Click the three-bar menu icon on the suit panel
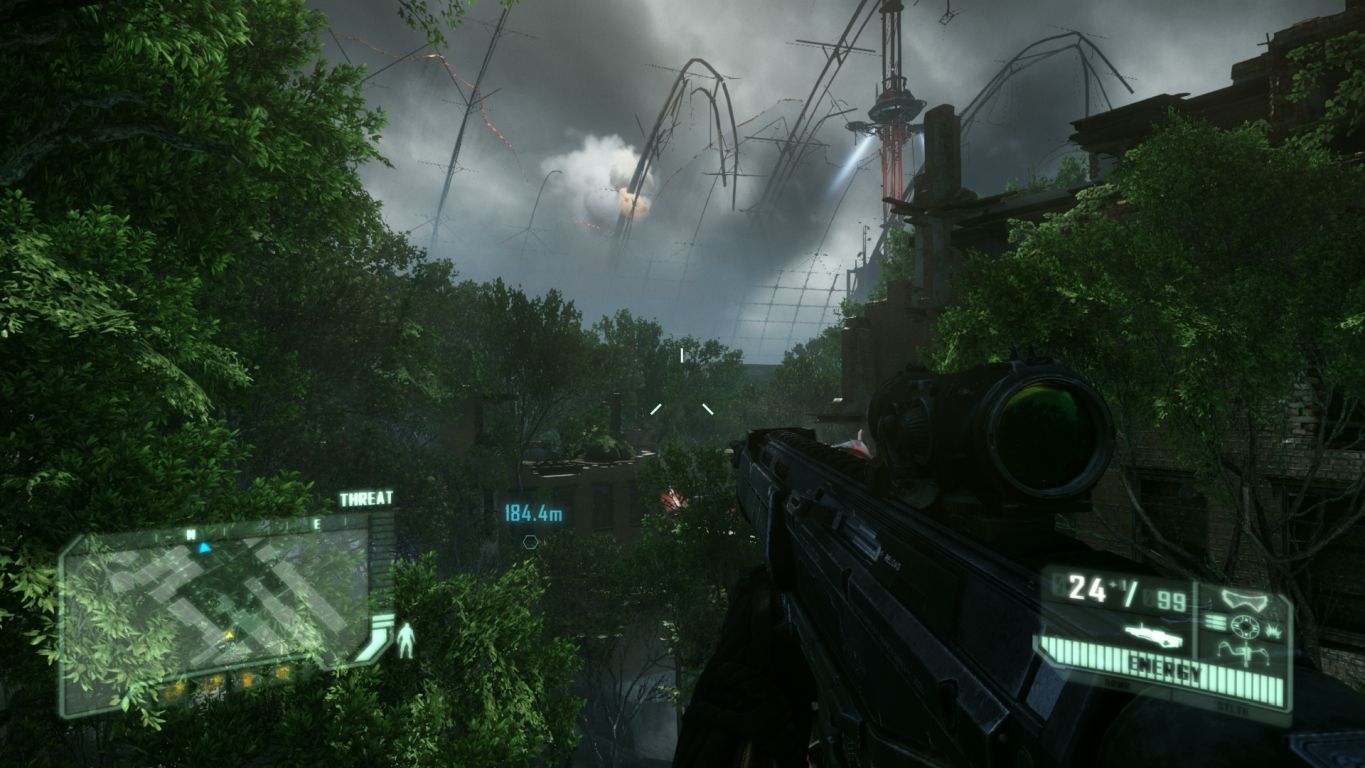1365x768 pixels. pyautogui.click(x=1215, y=621)
